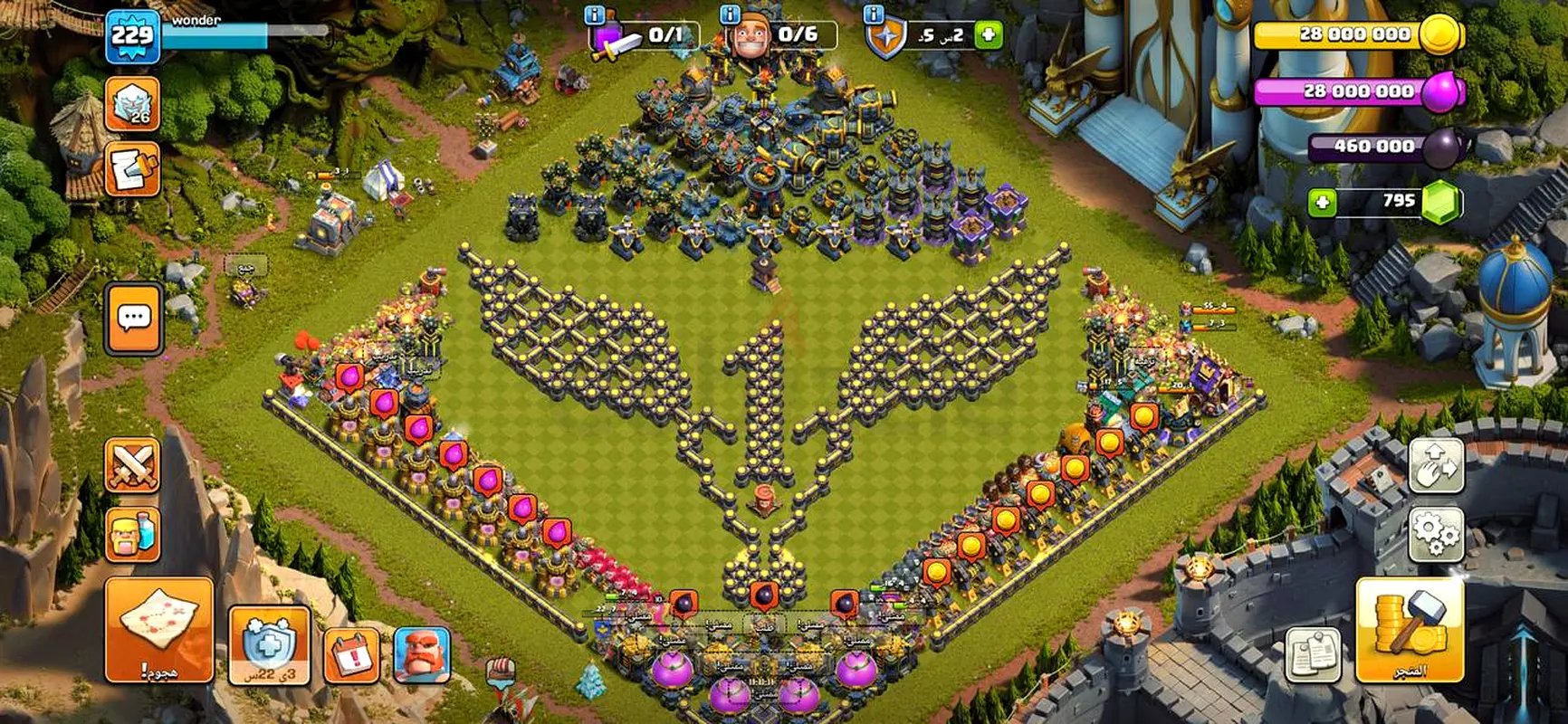Show info for the 0/6 builders counter
Viewport: 1568px width, 724px height.
click(729, 14)
